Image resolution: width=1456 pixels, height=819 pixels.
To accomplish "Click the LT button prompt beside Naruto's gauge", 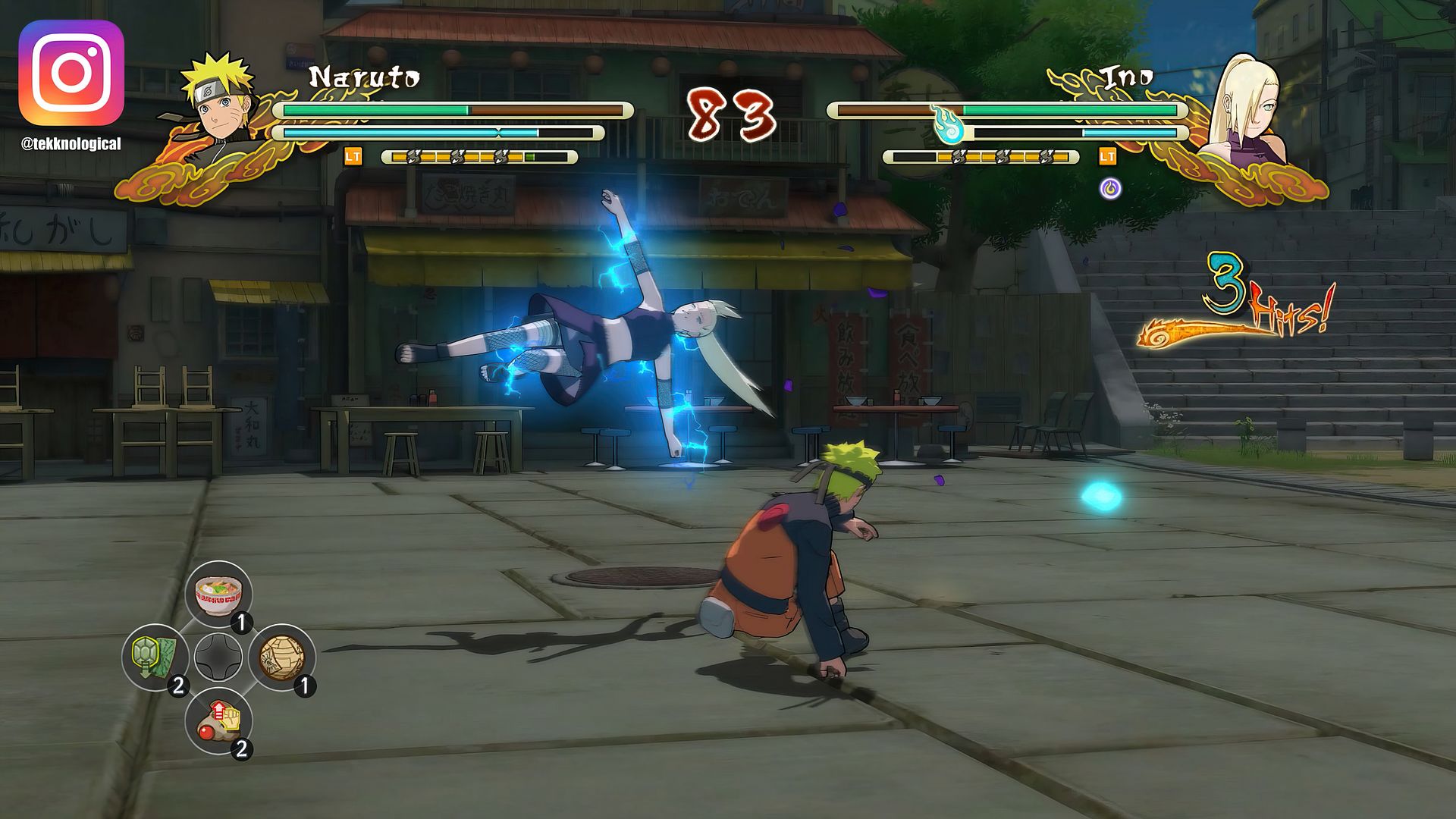I will tap(352, 158).
